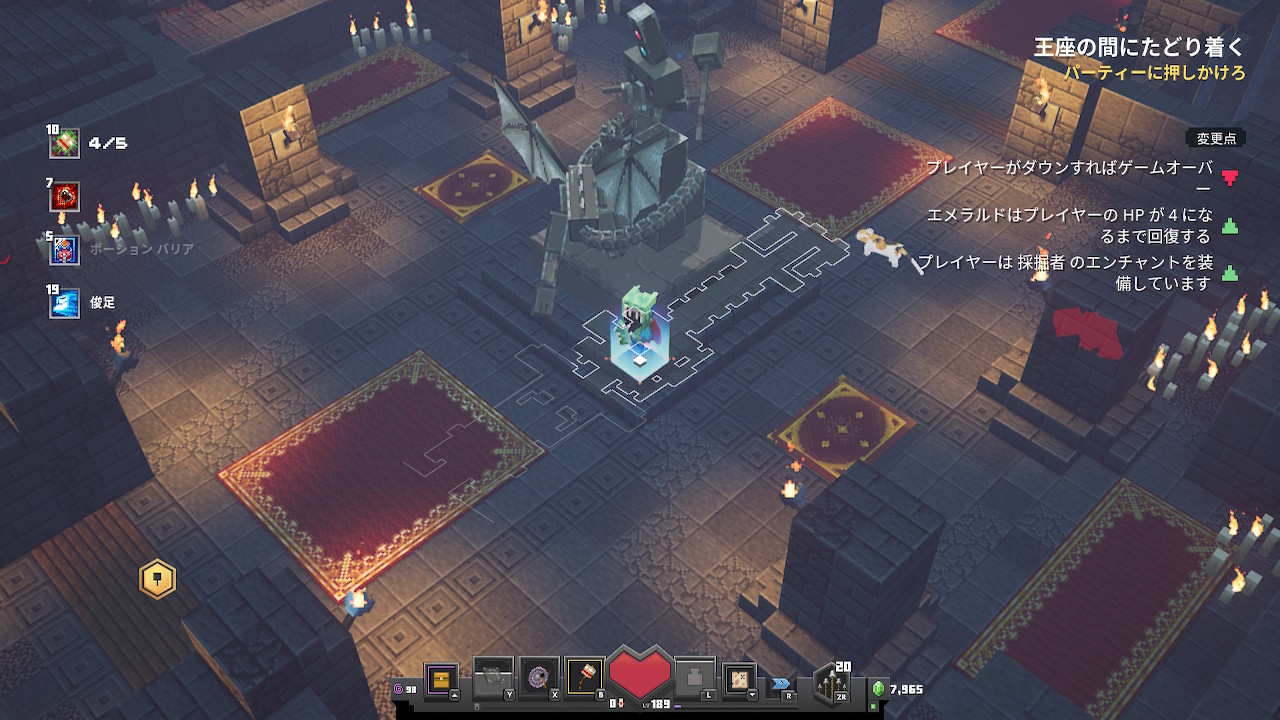Image resolution: width=1280 pixels, height=720 pixels.
Task: Drink the health potion slot
Action: (x=696, y=676)
